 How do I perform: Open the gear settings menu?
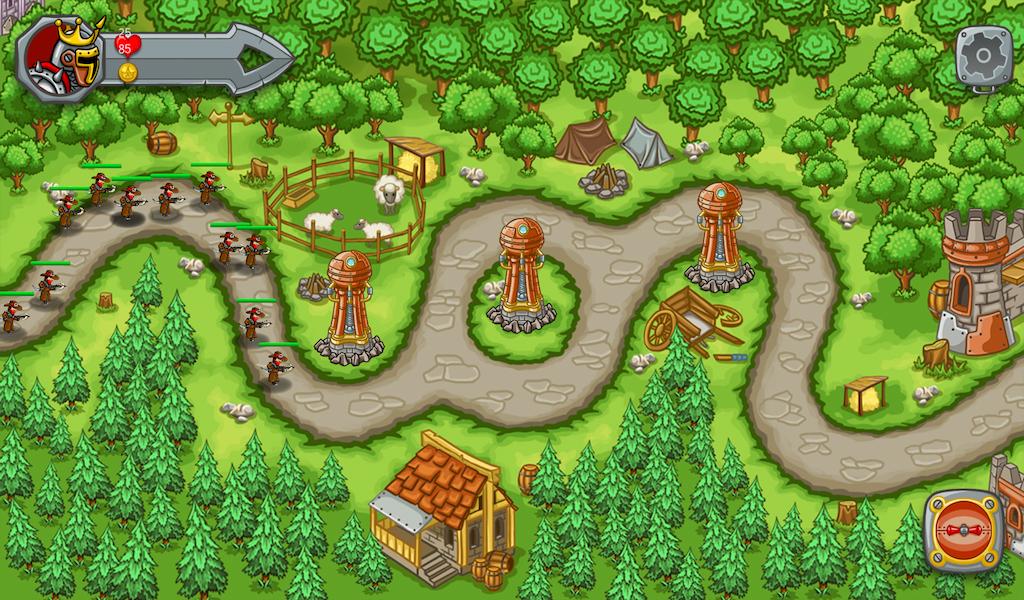pyautogui.click(x=983, y=55)
